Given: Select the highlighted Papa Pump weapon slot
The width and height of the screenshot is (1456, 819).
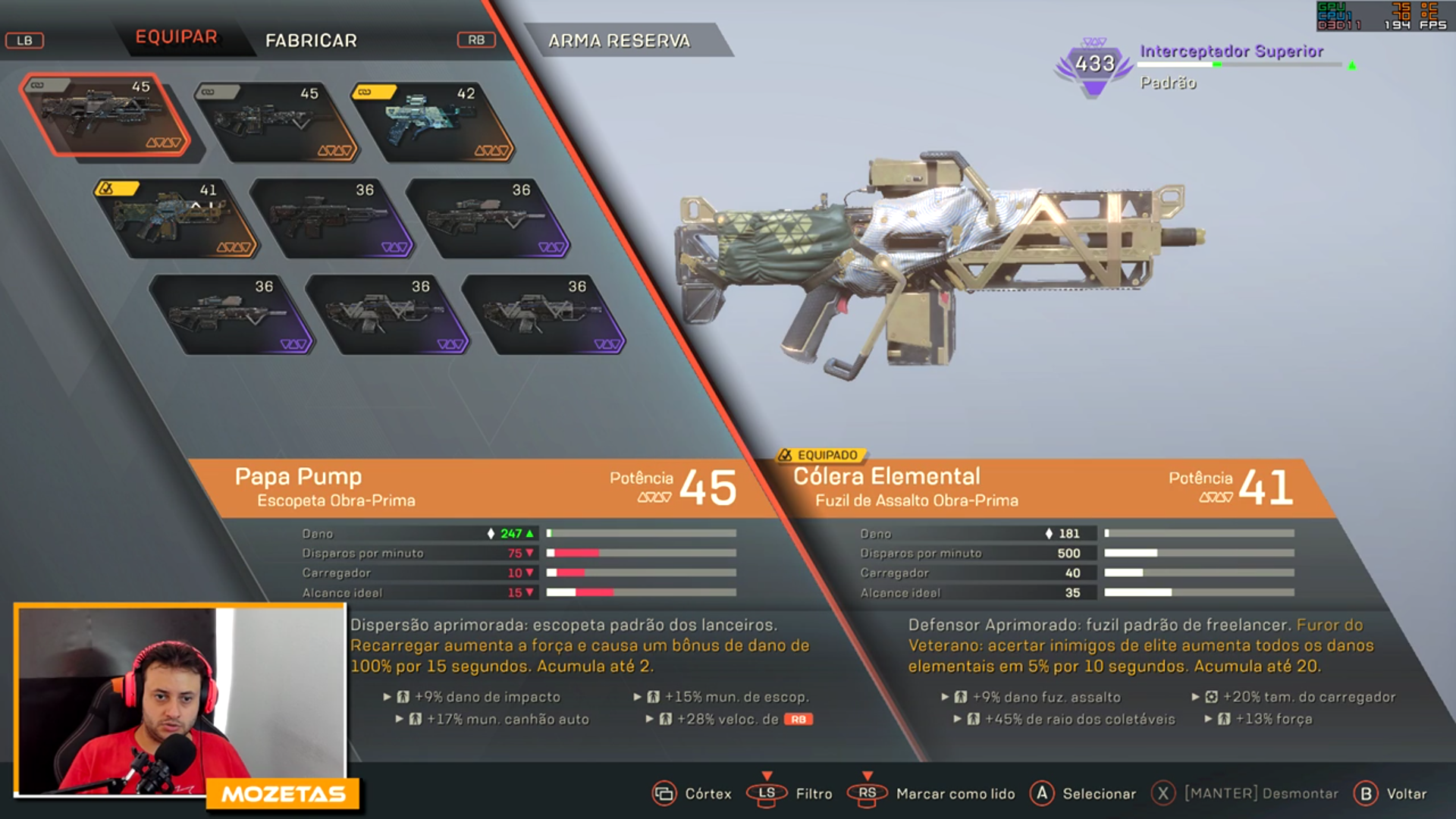Looking at the screenshot, I should (105, 115).
